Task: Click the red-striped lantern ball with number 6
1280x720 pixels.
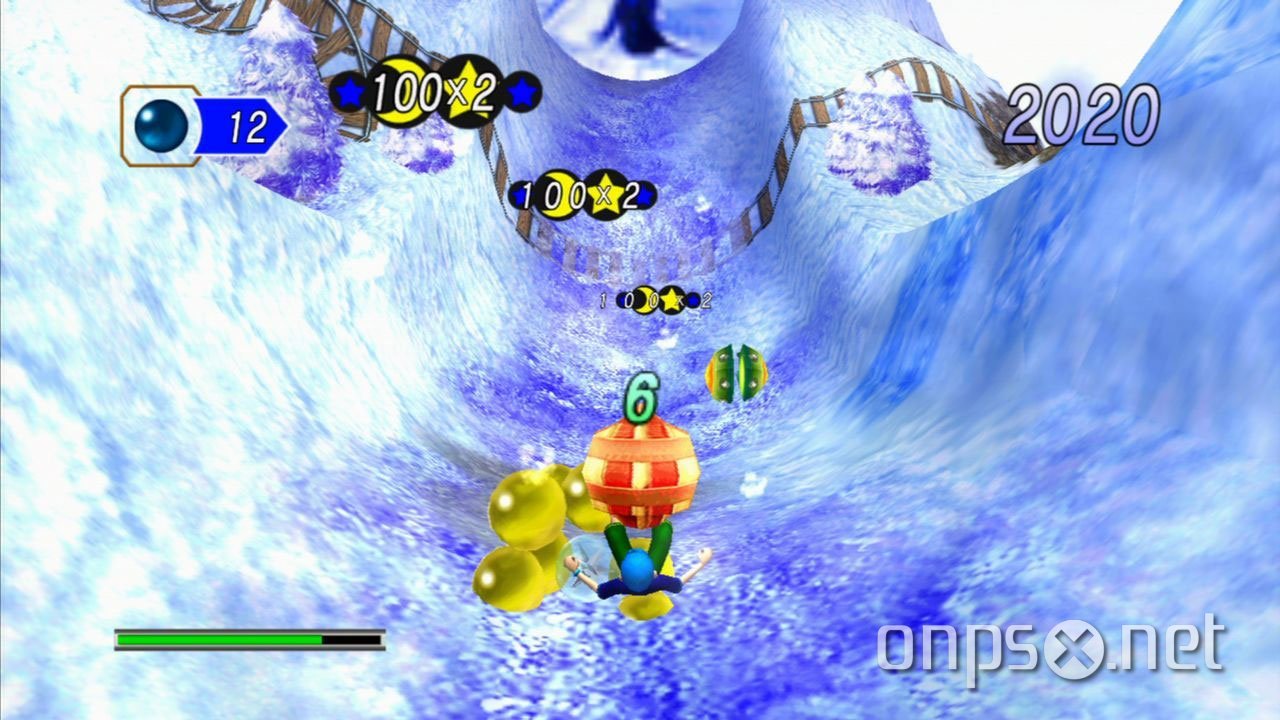Action: click(x=644, y=470)
